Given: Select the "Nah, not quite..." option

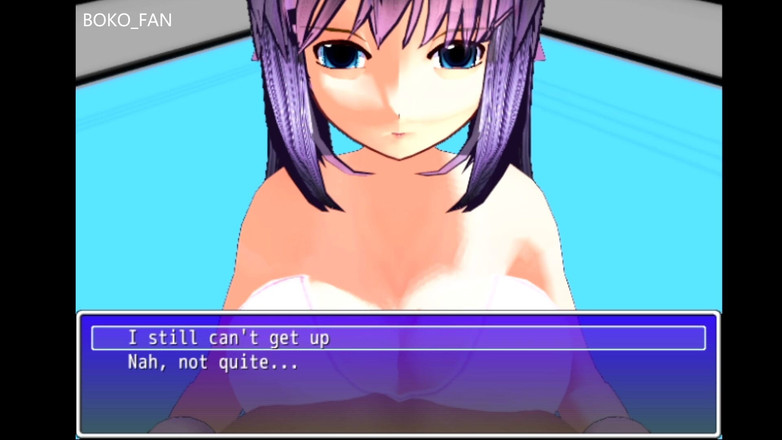Looking at the screenshot, I should point(213,363).
